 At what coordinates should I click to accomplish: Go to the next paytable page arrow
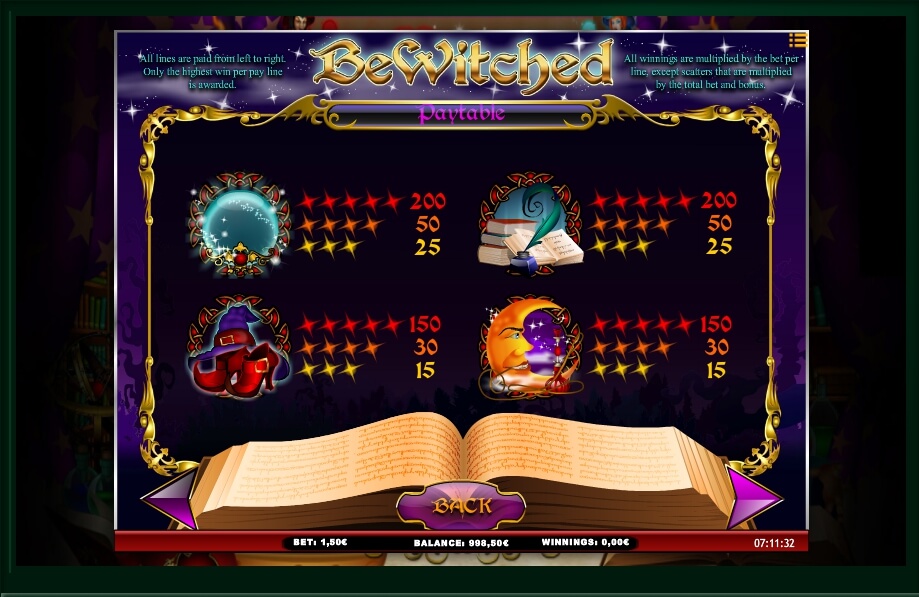[x=752, y=497]
